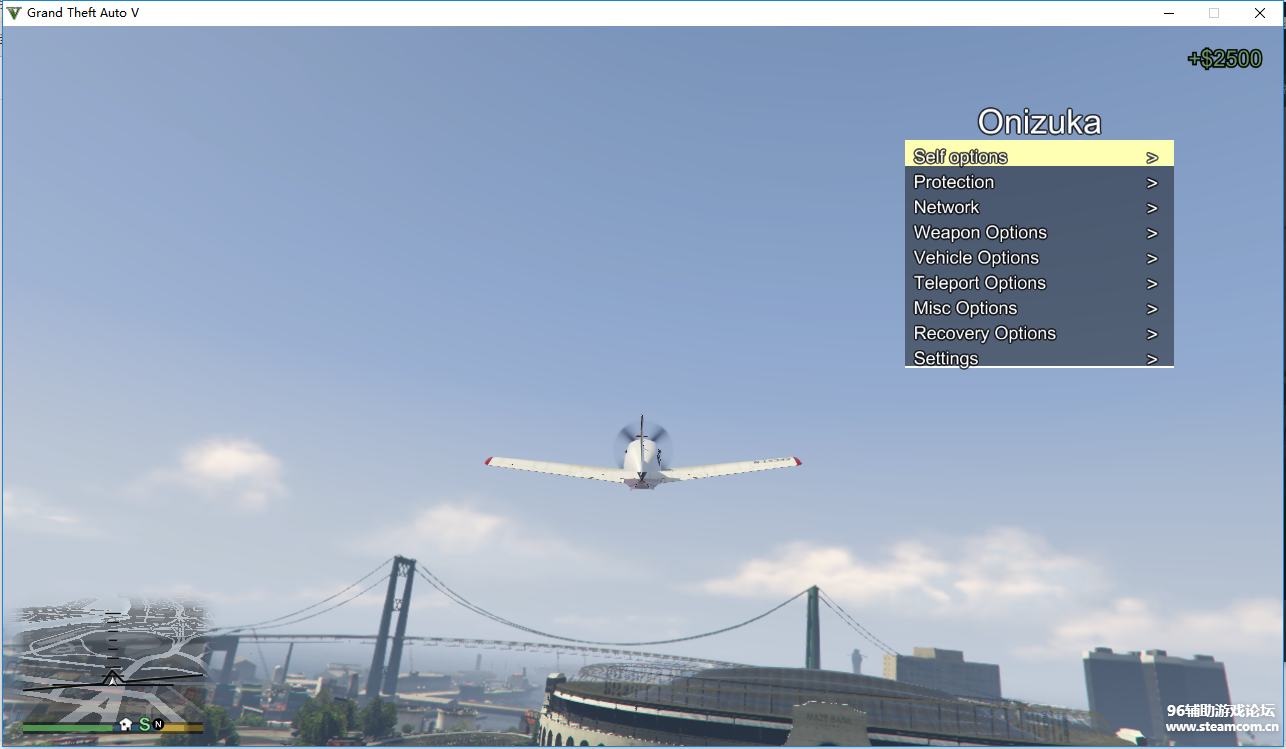Open the Misc Options submenu
Screen dimensions: 1286x749
tap(1038, 308)
